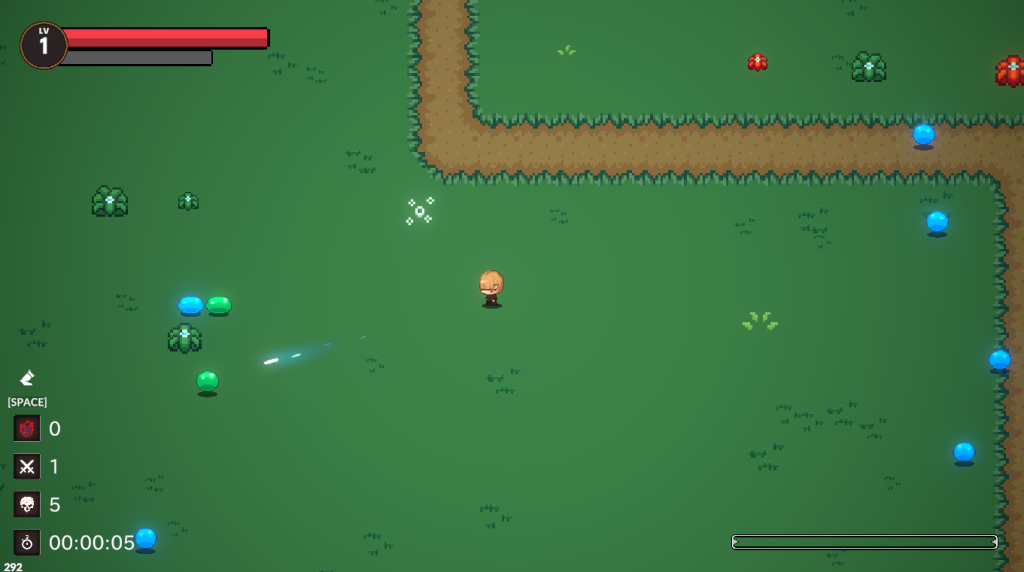
Task: Activate the dash ability icon
Action: click(x=27, y=378)
